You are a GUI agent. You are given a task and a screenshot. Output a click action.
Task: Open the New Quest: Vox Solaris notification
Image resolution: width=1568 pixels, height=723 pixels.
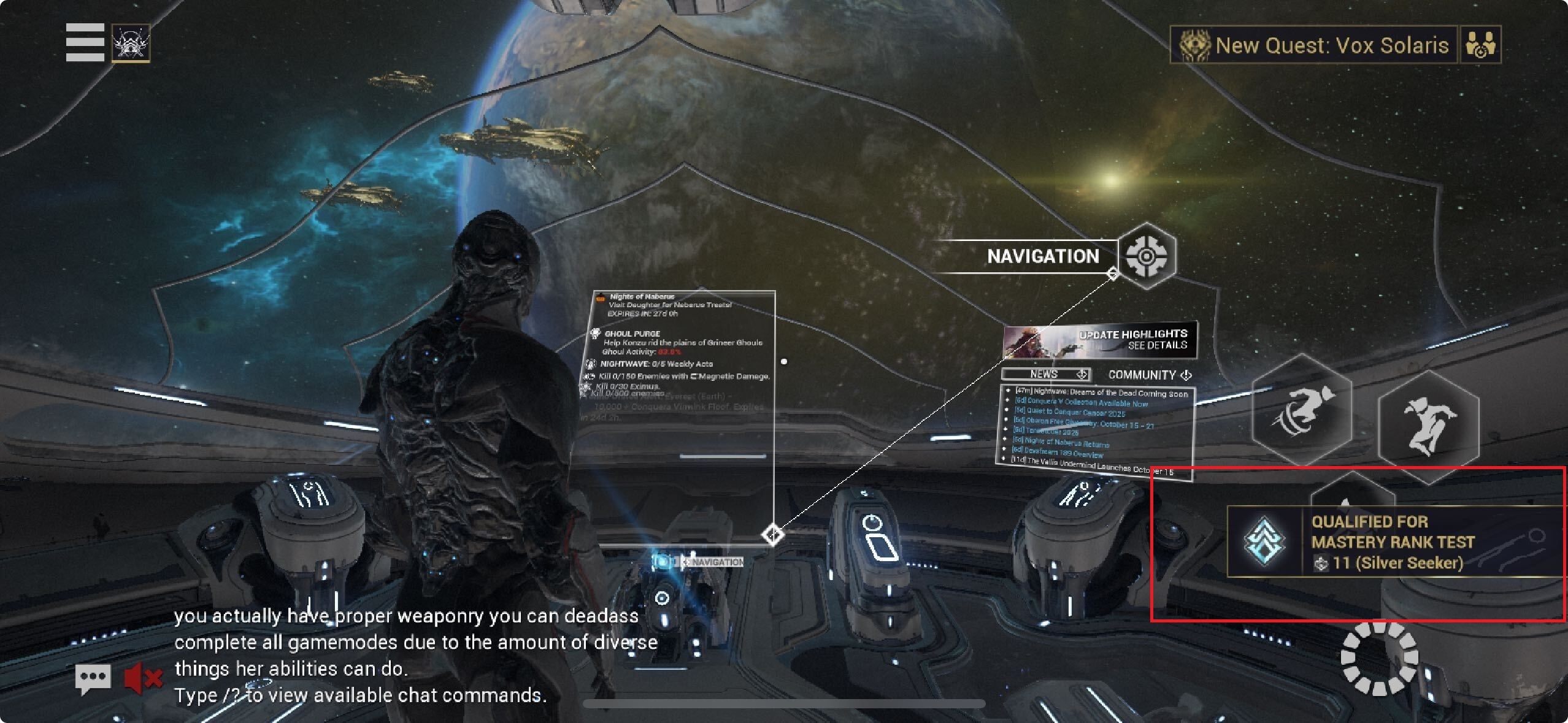(x=1314, y=45)
